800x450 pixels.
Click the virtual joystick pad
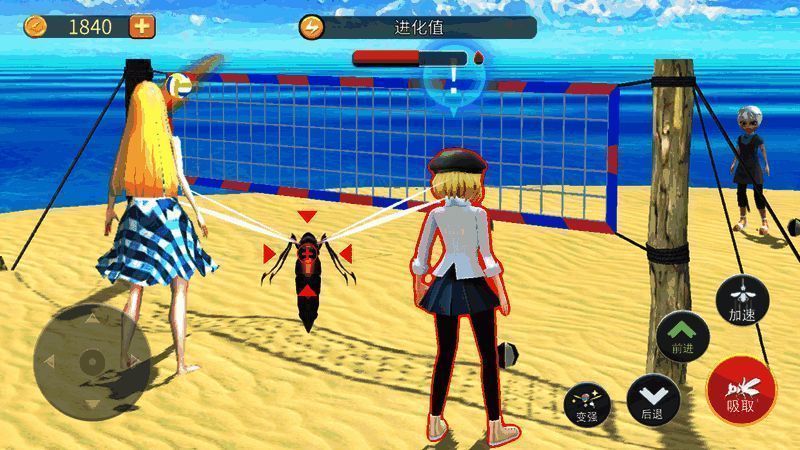(91, 361)
